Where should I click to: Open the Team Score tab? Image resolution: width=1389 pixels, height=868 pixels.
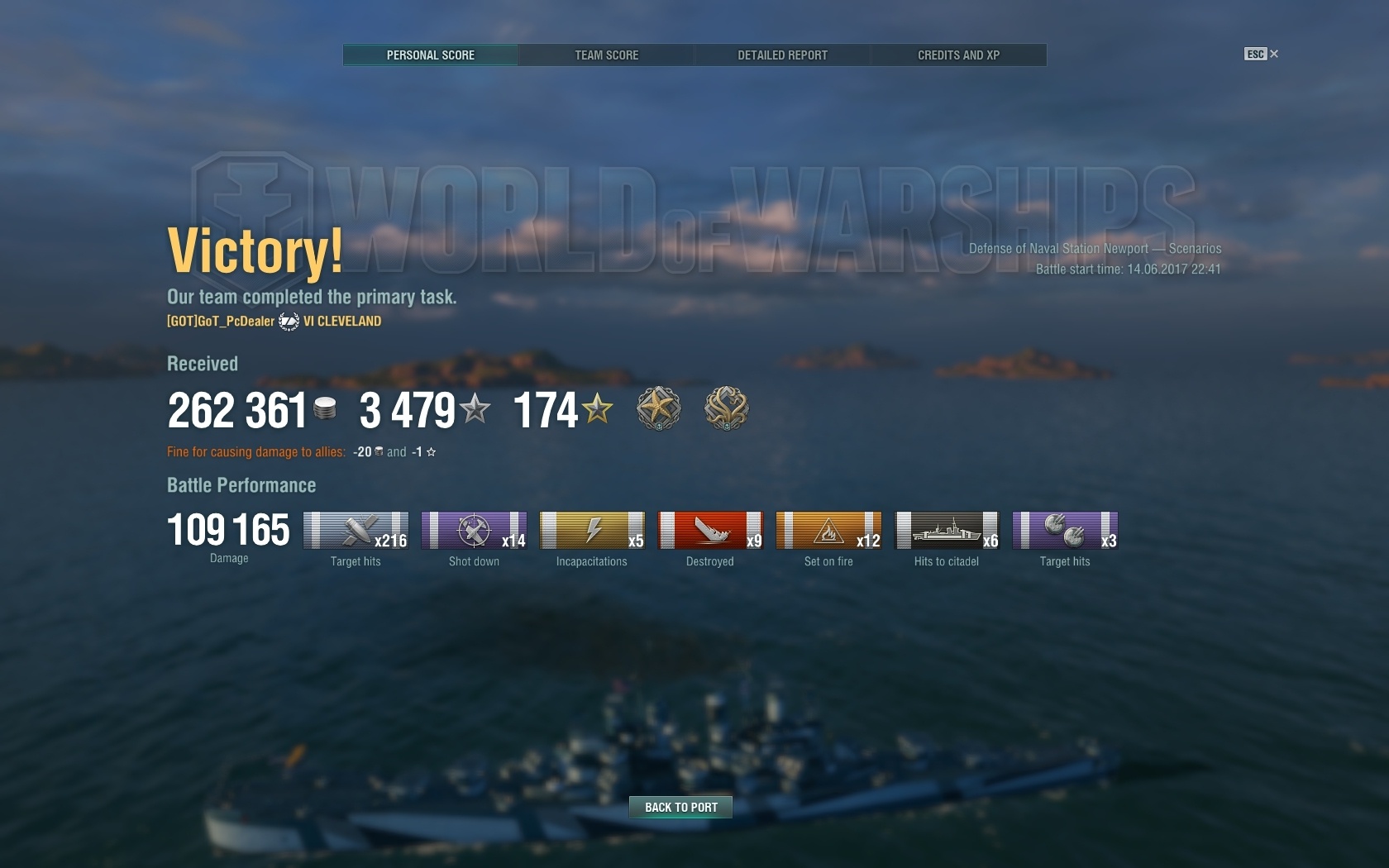point(607,55)
